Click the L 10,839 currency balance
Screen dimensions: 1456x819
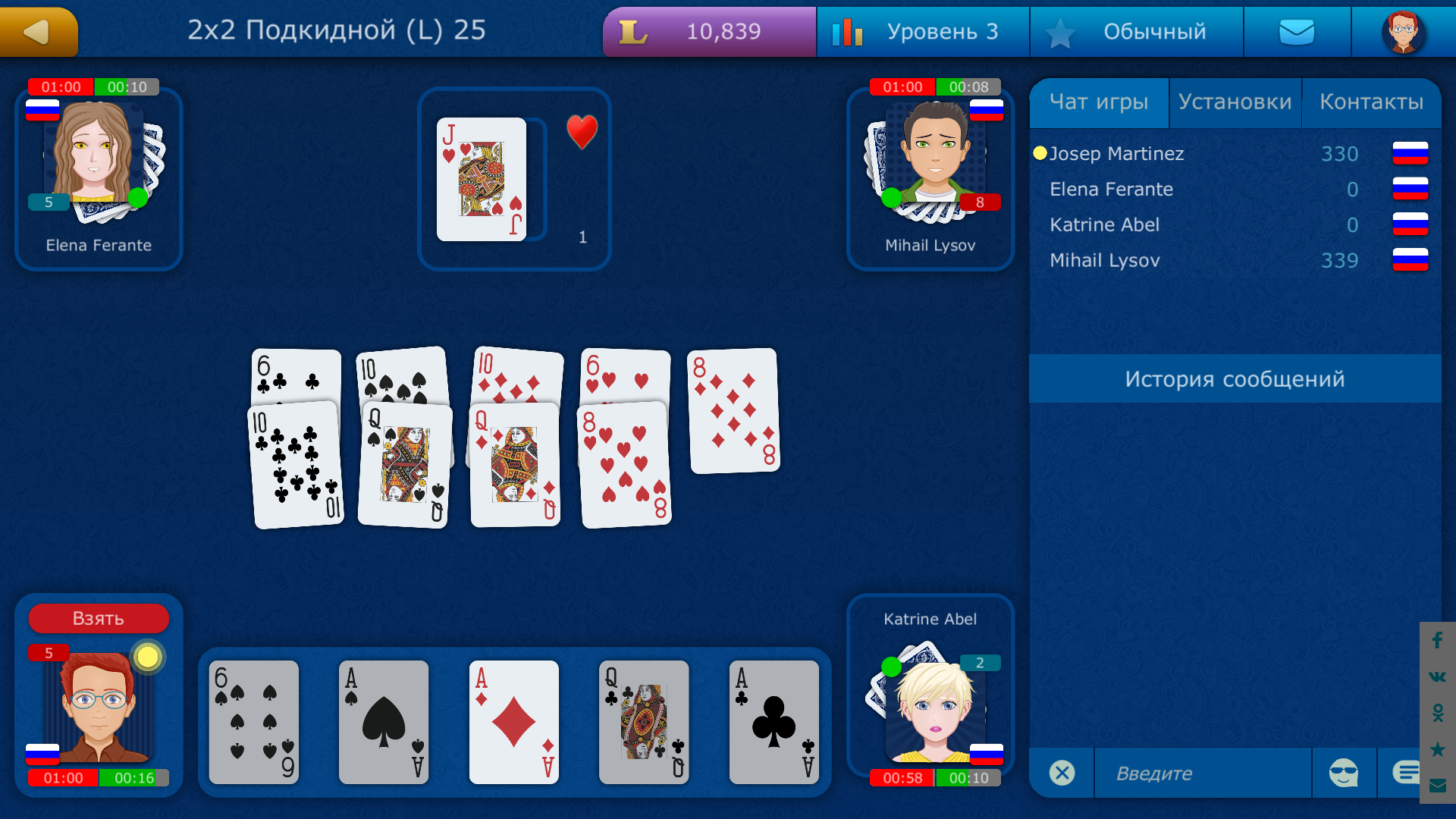709,31
